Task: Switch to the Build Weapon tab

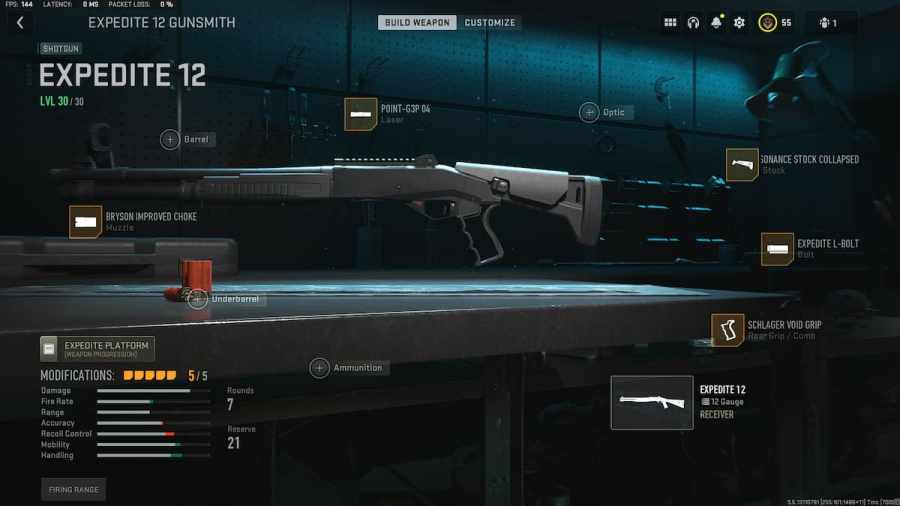Action: point(417,23)
